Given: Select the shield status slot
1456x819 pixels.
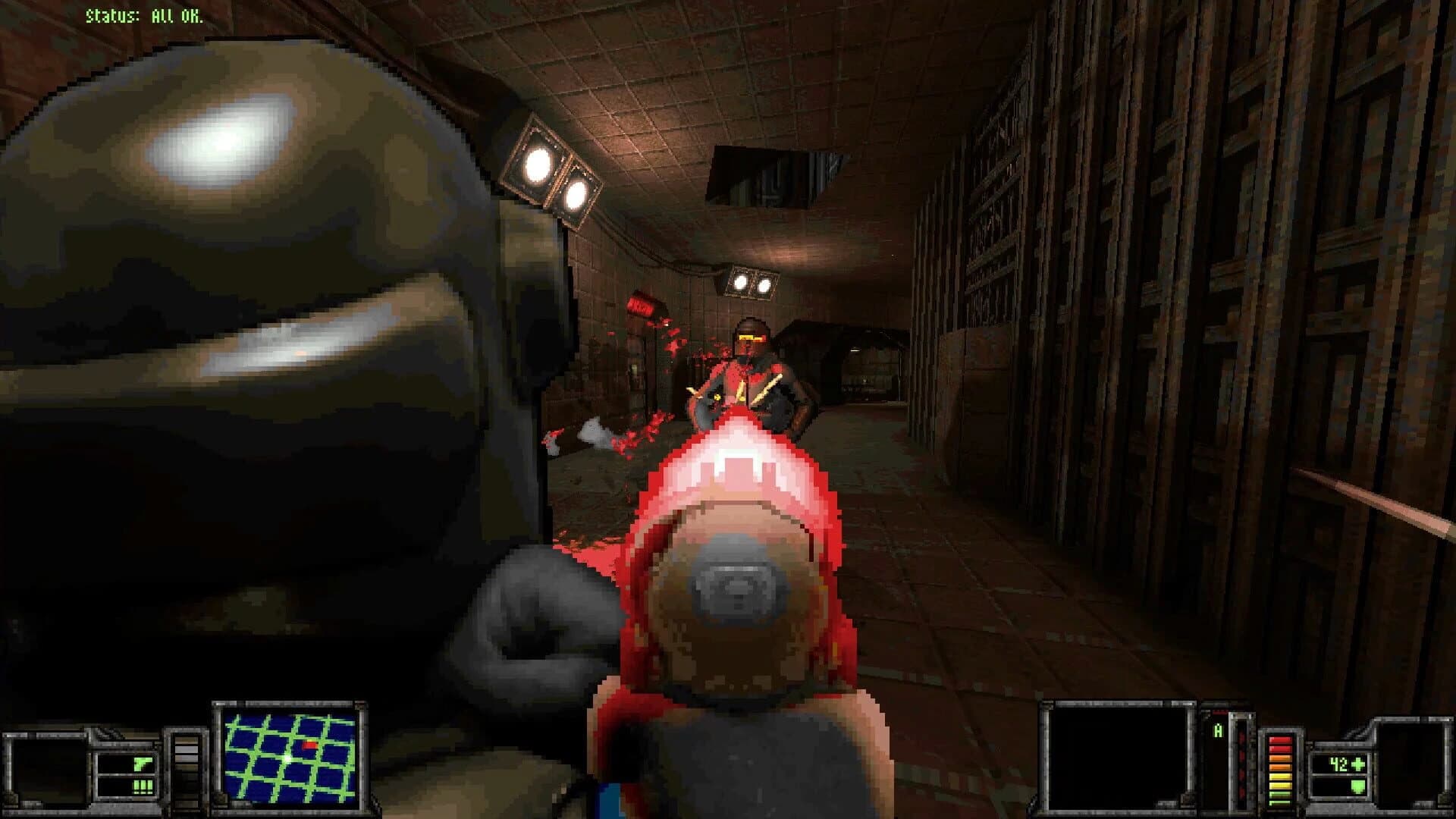Looking at the screenshot, I should [x=1338, y=789].
